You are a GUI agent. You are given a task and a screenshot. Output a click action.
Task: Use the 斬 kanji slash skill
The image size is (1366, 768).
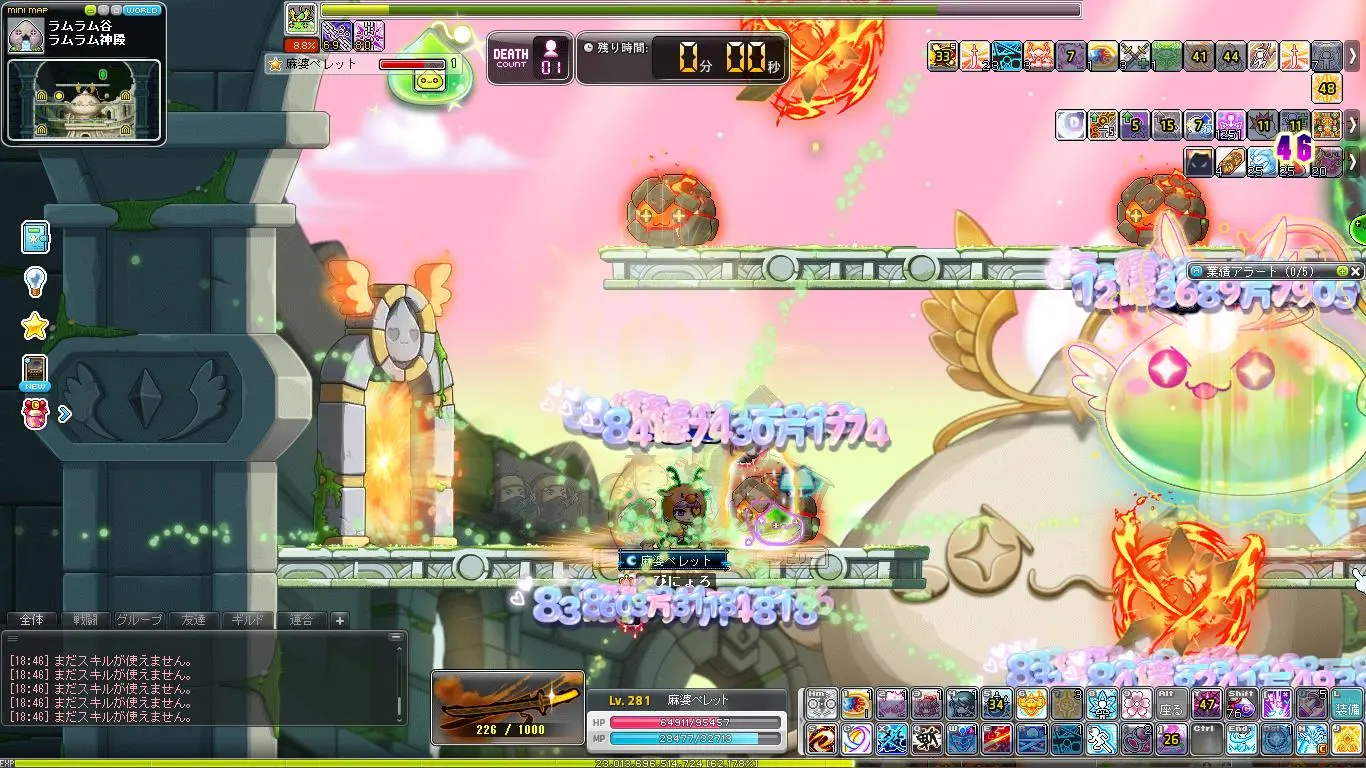927,739
